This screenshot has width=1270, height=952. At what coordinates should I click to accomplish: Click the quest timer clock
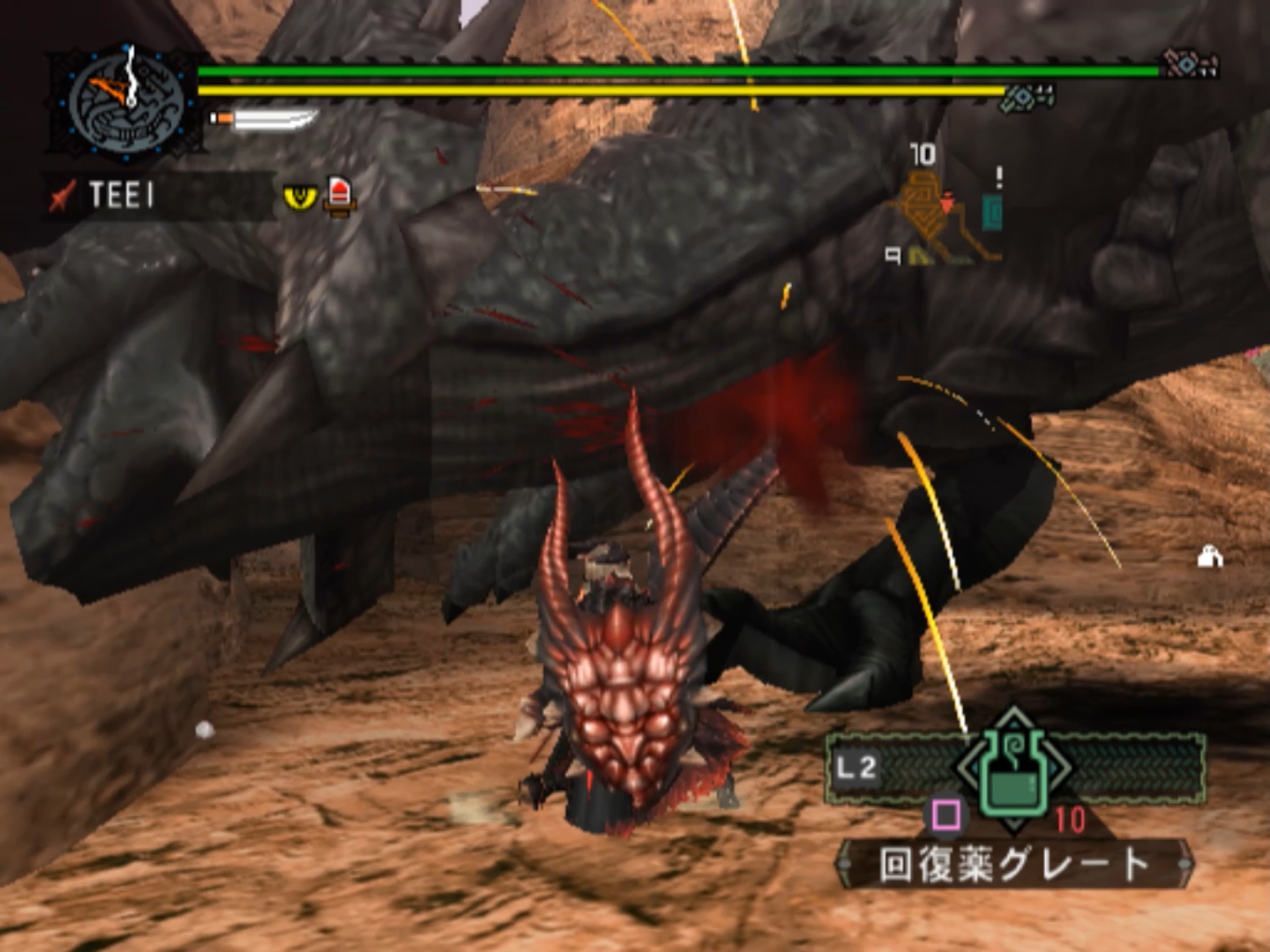click(128, 103)
